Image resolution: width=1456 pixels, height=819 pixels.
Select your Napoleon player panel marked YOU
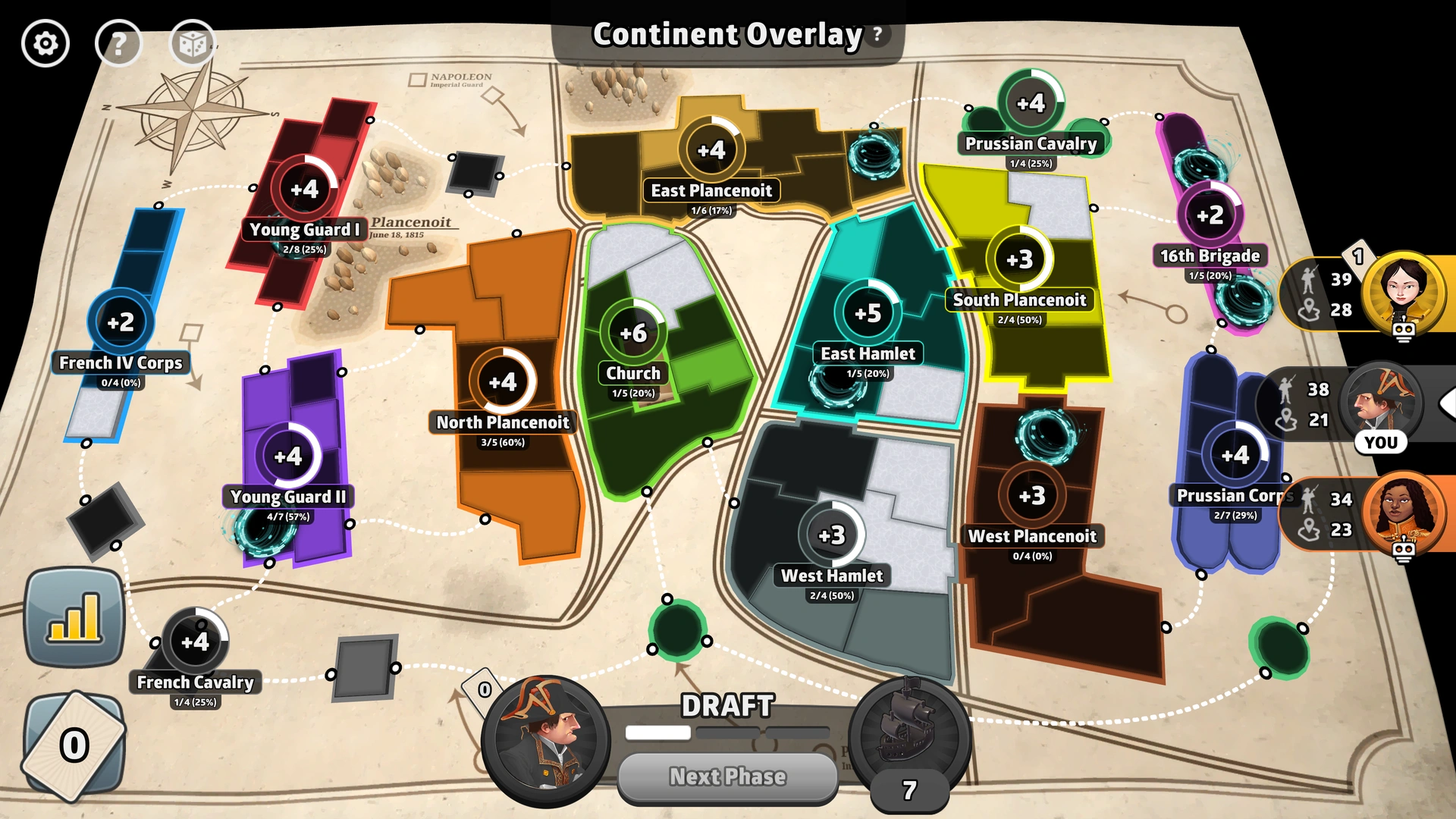[1379, 406]
